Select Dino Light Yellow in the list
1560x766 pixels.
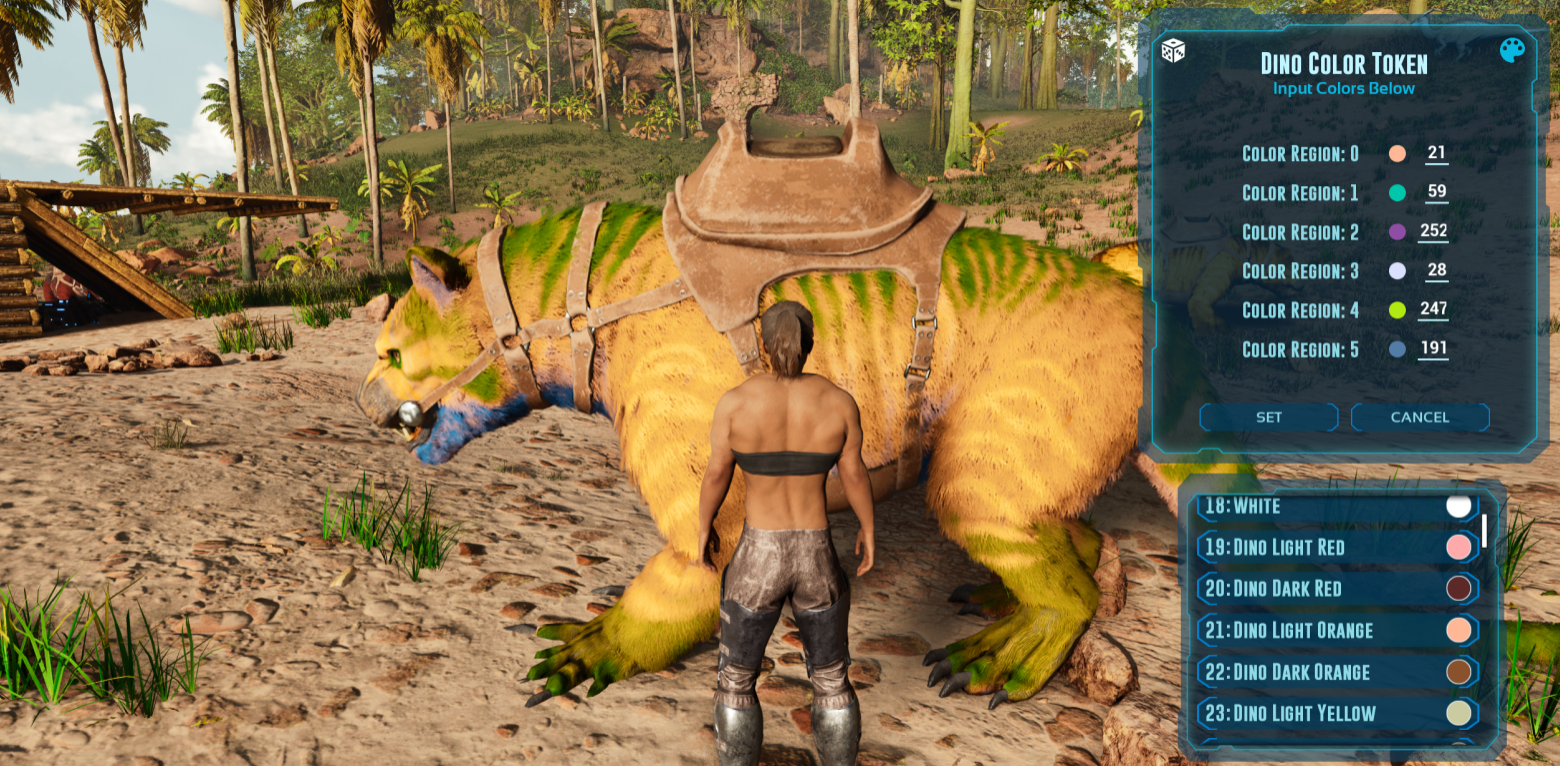[1337, 713]
